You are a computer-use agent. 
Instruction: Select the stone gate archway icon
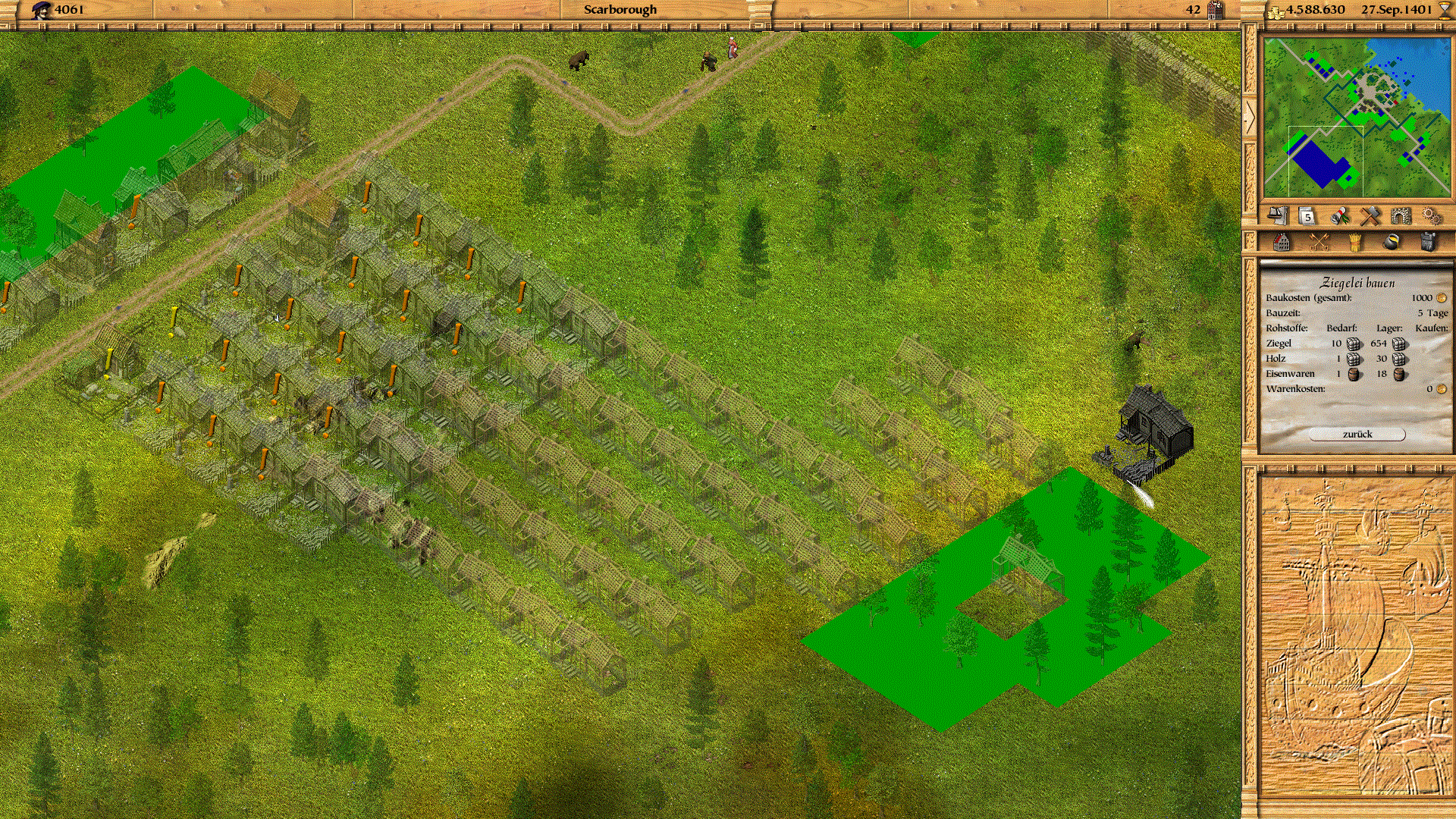tap(1401, 216)
